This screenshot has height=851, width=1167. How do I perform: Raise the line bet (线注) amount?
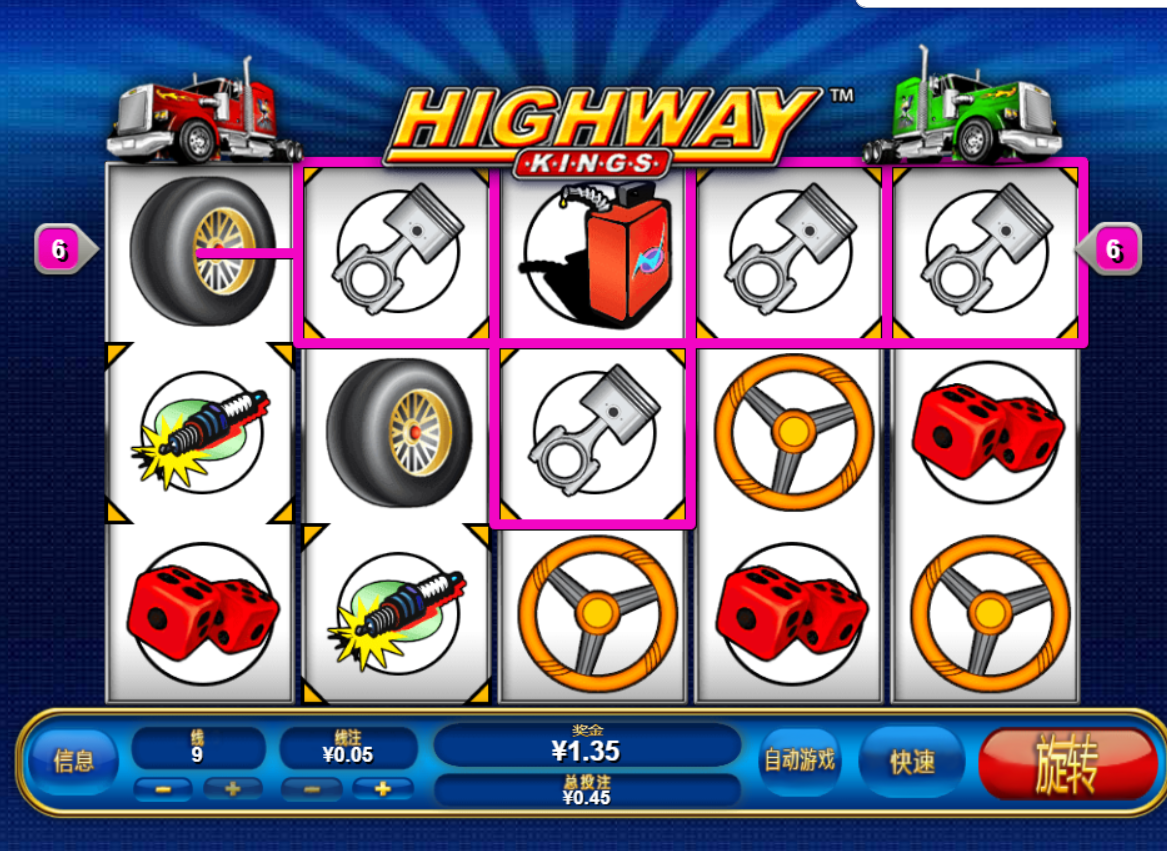click(381, 789)
